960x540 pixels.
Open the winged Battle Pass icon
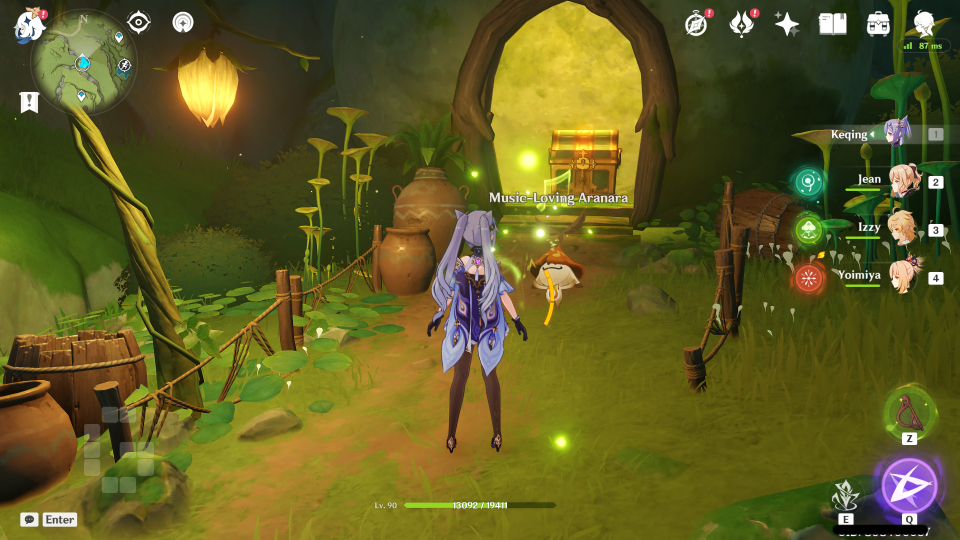741,24
